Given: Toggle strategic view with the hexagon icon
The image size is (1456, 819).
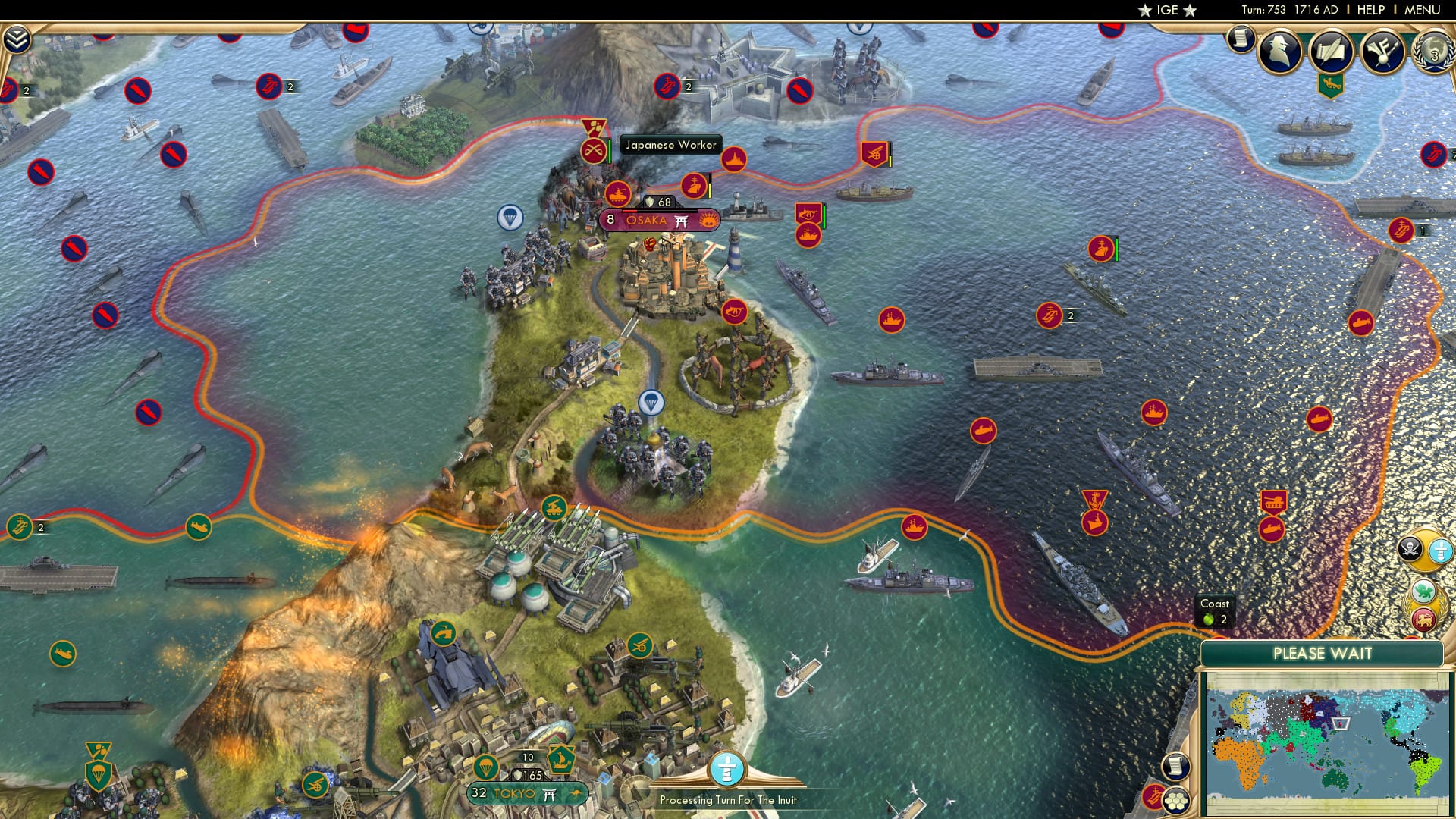Looking at the screenshot, I should [1177, 802].
